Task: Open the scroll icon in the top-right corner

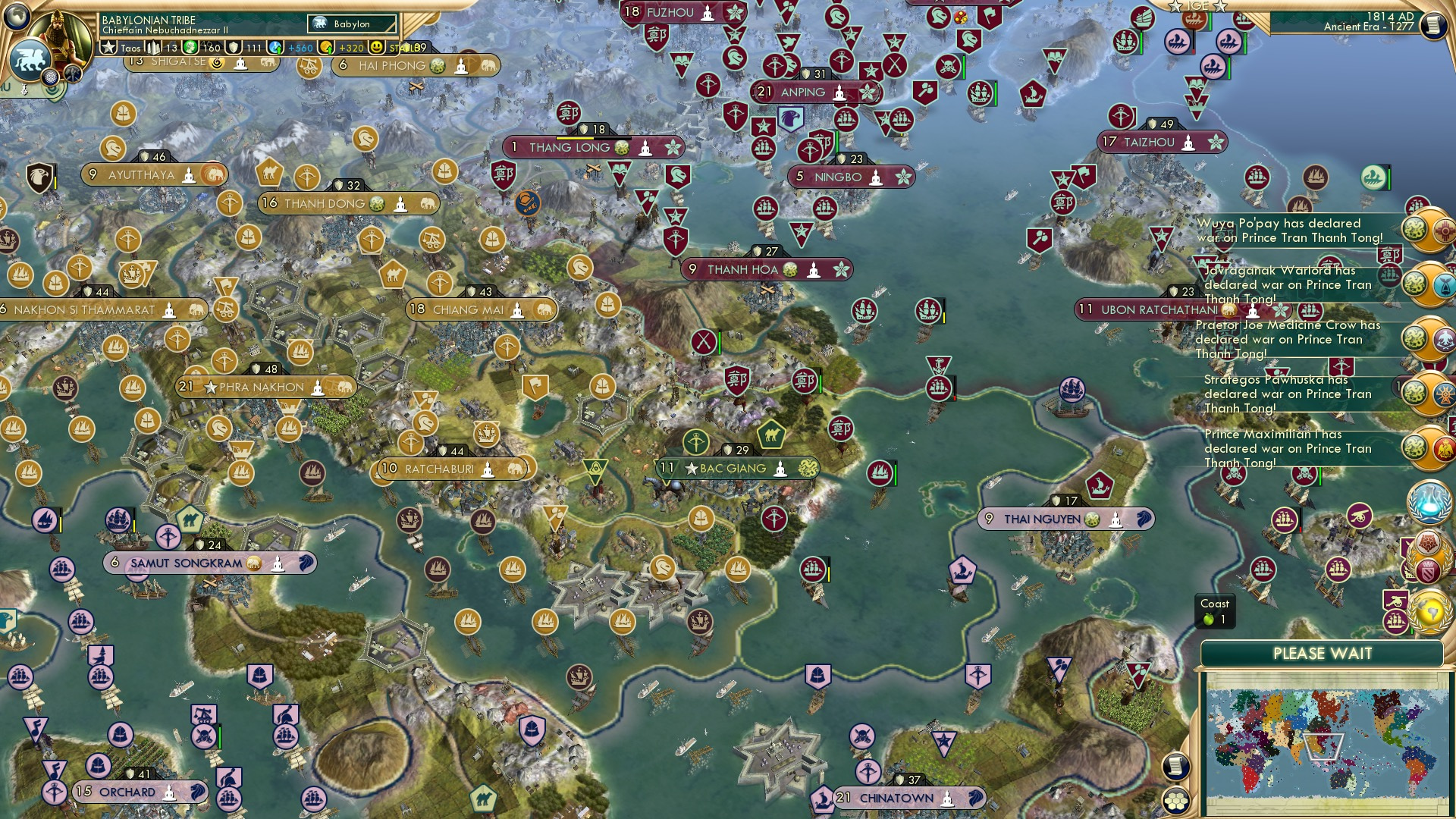Action: tap(1435, 25)
